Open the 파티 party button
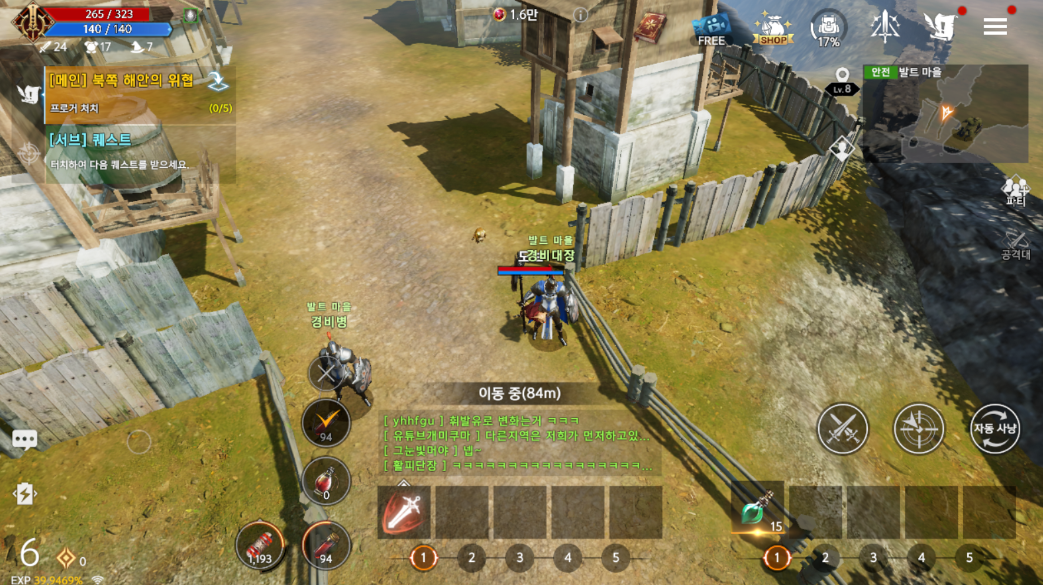Image resolution: width=1043 pixels, height=585 pixels. tap(1016, 190)
